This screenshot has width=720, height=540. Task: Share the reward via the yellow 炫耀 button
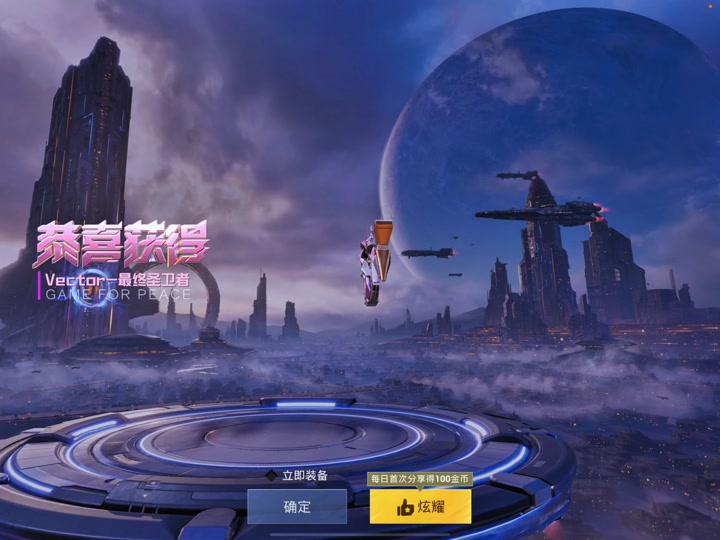coord(420,507)
